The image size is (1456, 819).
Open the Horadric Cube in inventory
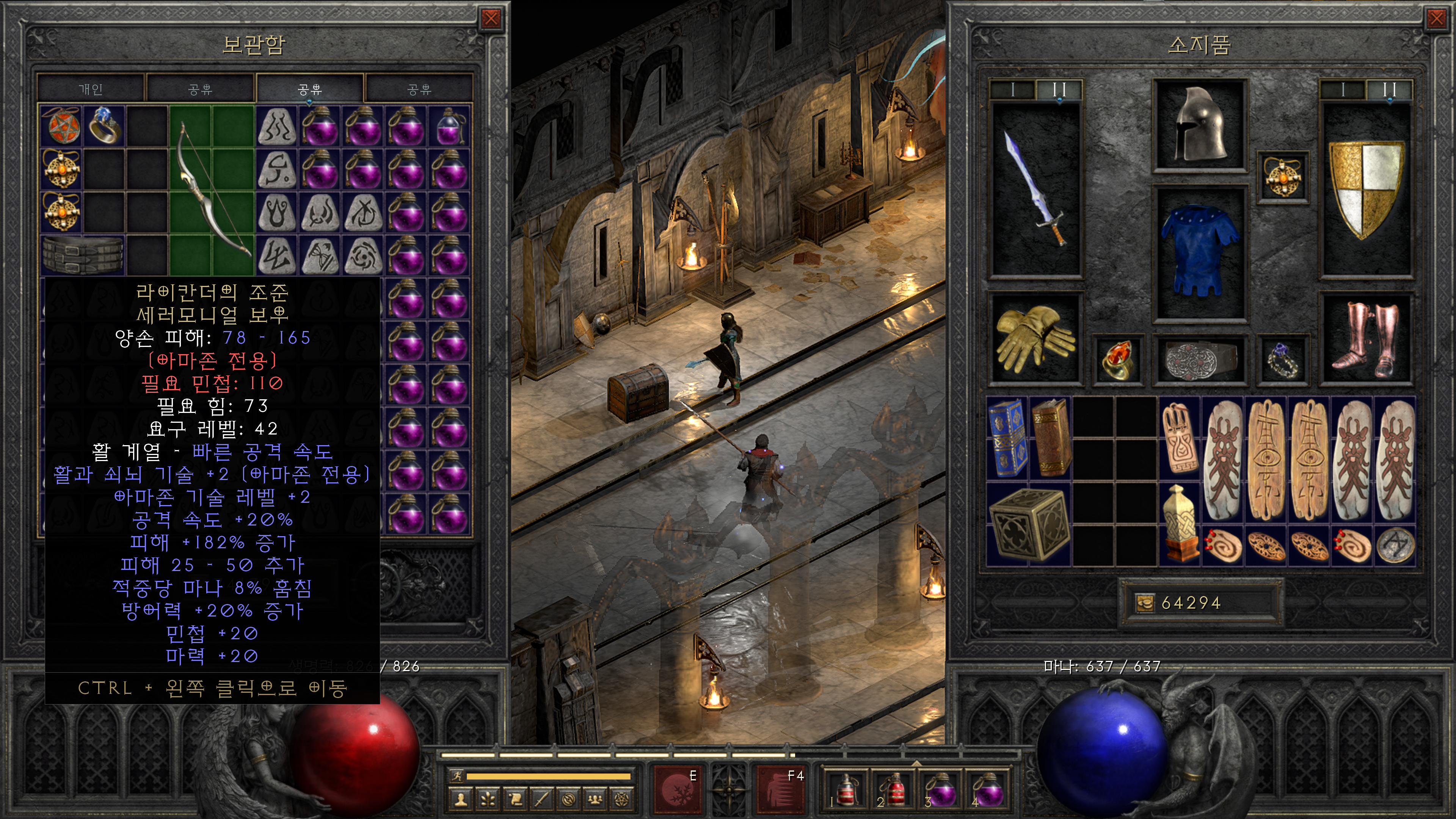[1029, 524]
